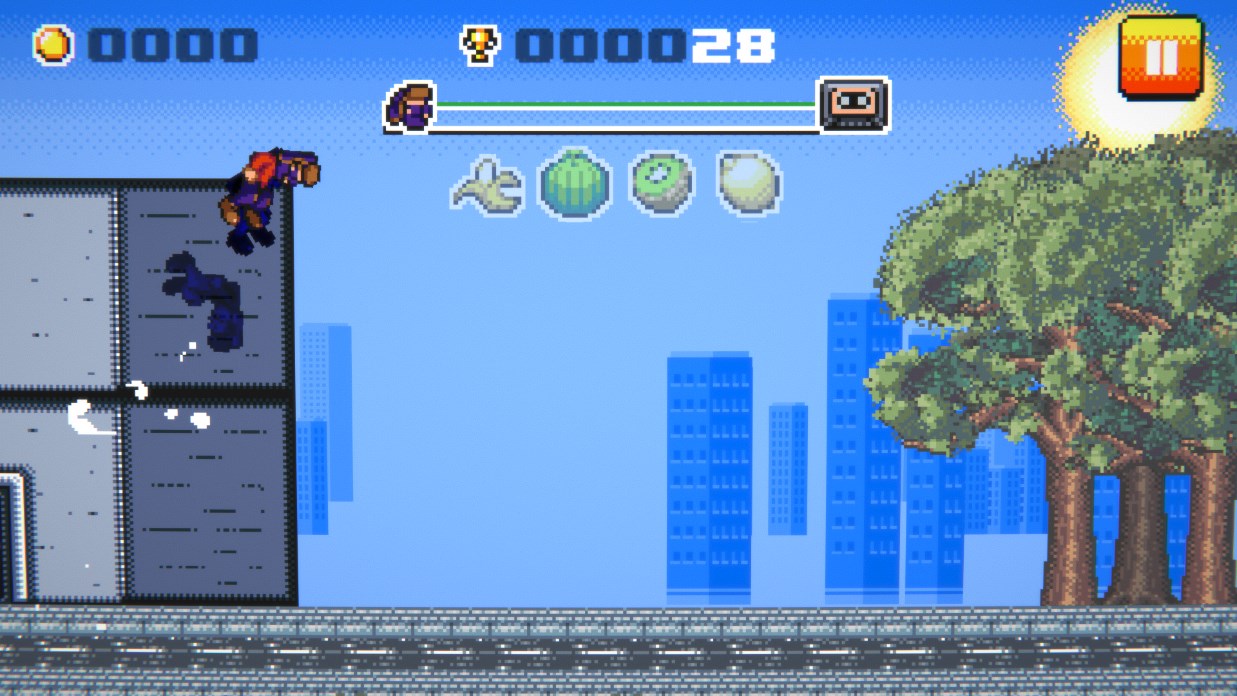
Task: Pause the game with the orange button
Action: coord(1160,56)
